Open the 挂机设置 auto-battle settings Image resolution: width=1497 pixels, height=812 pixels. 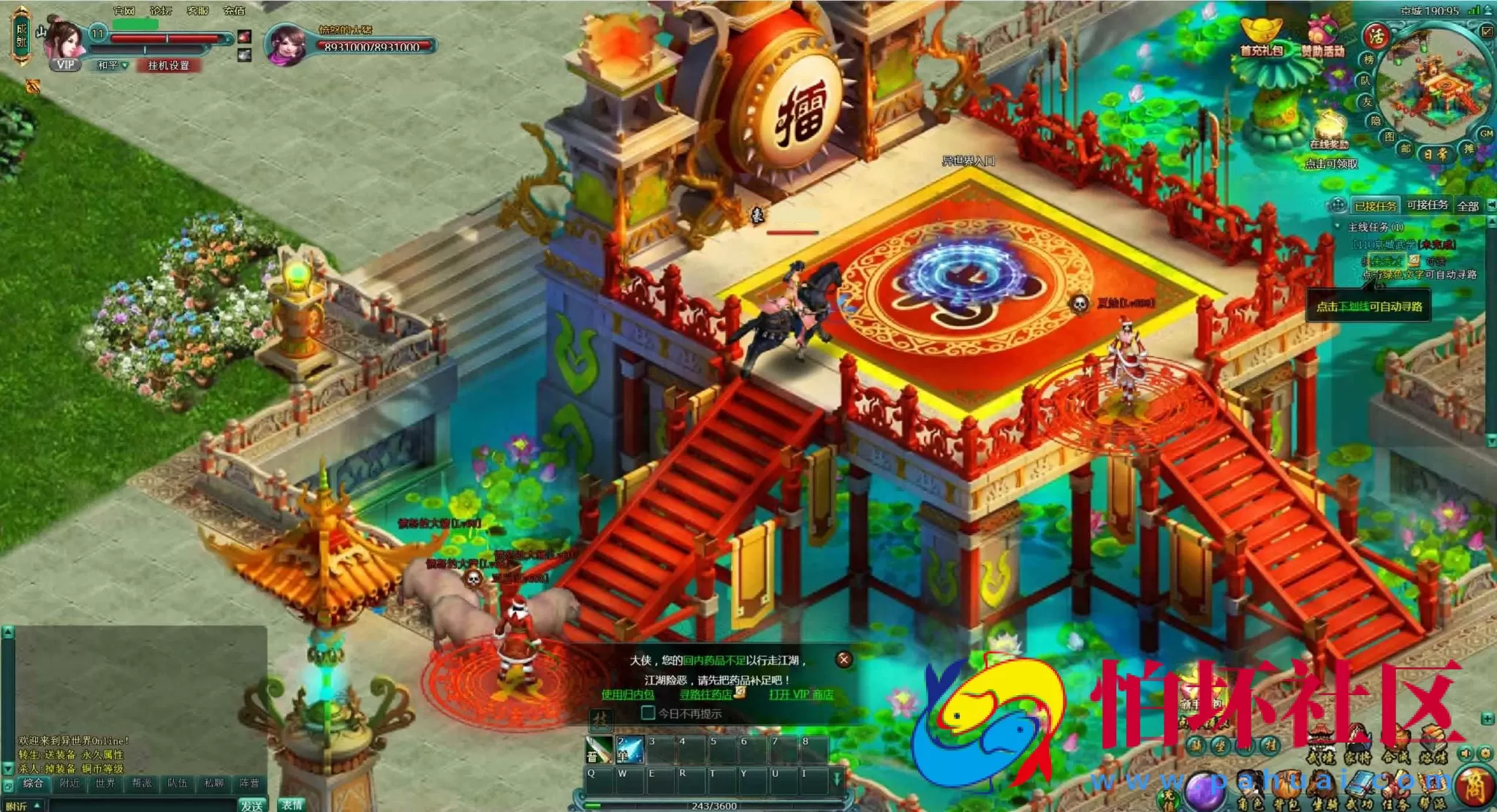(x=168, y=66)
